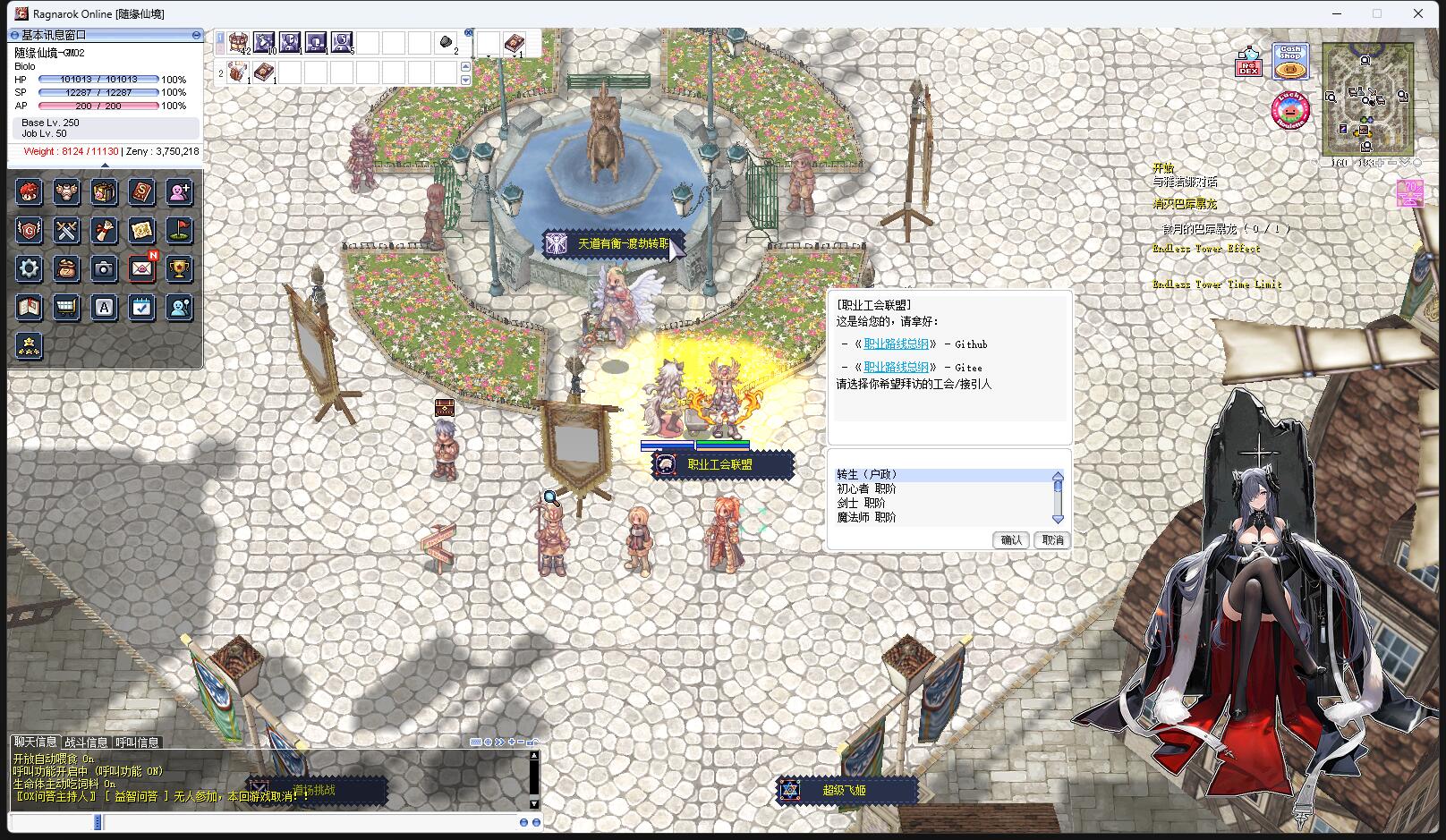The image size is (1446, 840).
Task: Open the shopping cart menu icon
Action: coord(66,308)
